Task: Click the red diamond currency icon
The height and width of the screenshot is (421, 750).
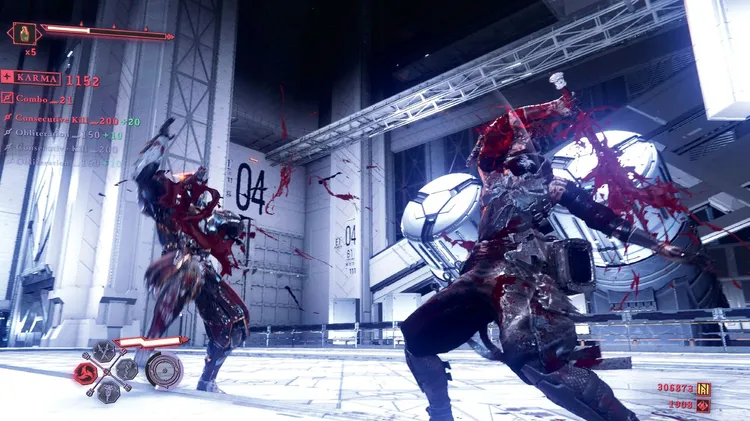Action: coord(703,405)
